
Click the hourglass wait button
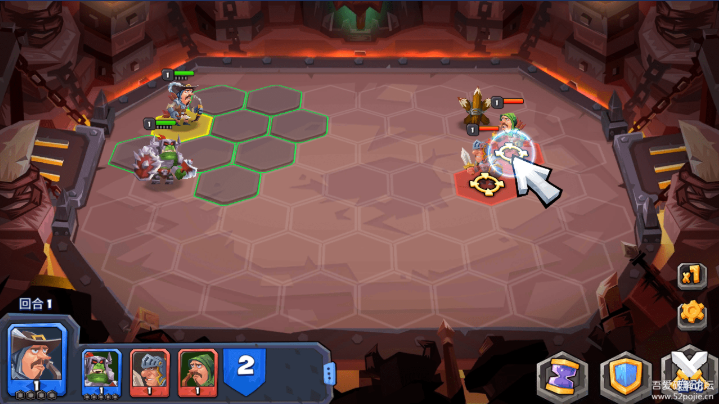point(561,376)
